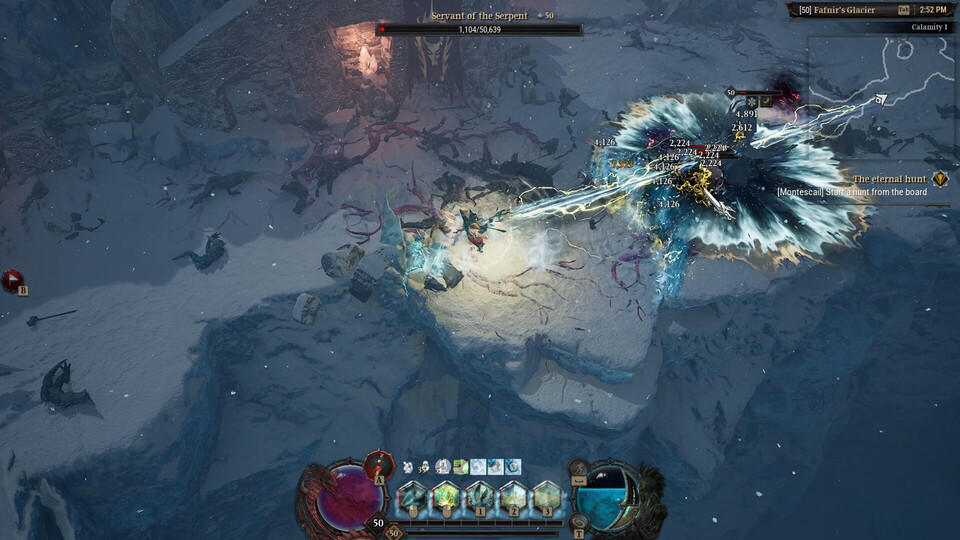
Task: Use the yellow-green lightning burst skill
Action: tap(446, 496)
